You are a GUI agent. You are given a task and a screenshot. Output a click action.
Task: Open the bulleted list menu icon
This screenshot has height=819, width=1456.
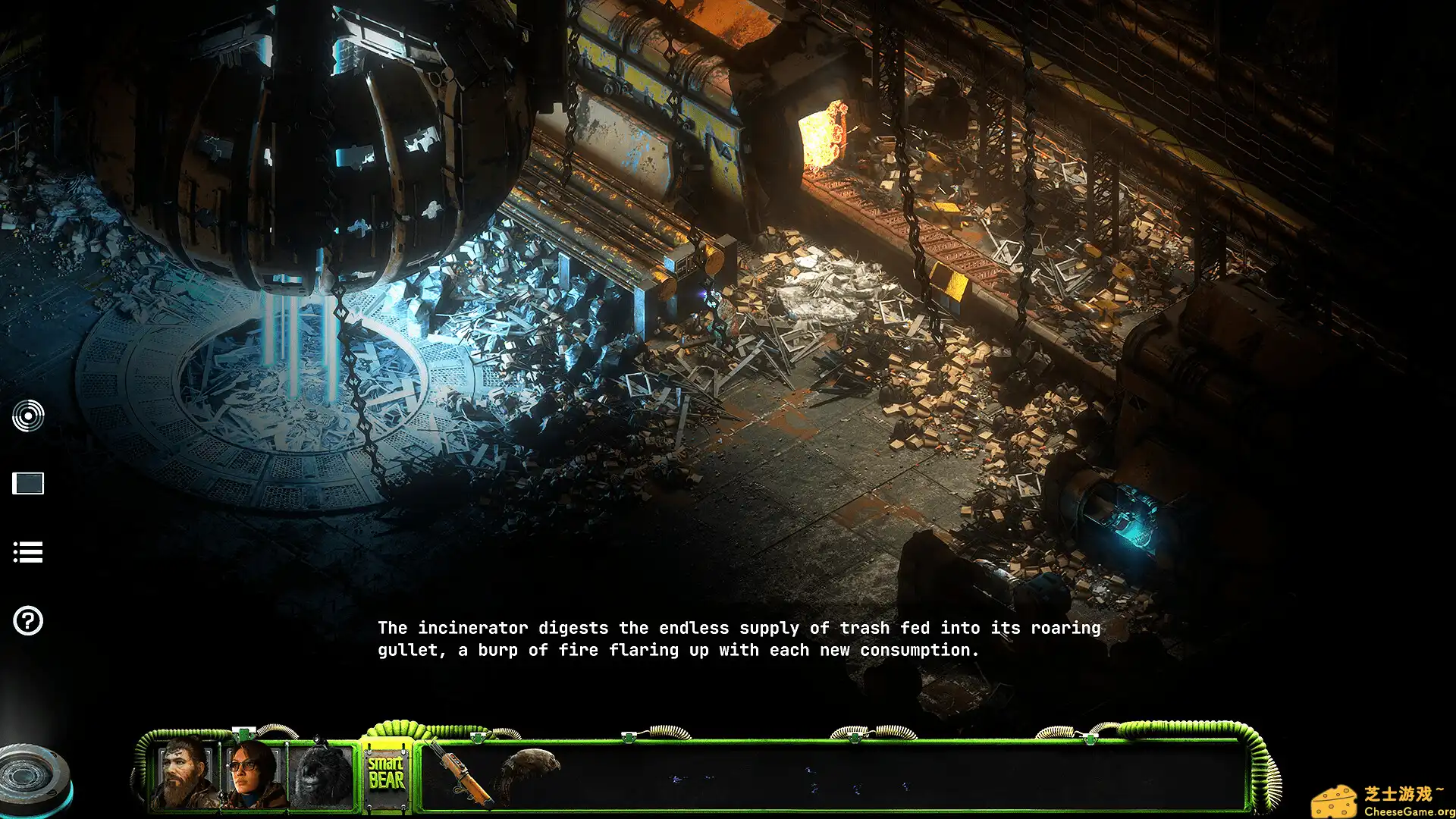coord(28,552)
